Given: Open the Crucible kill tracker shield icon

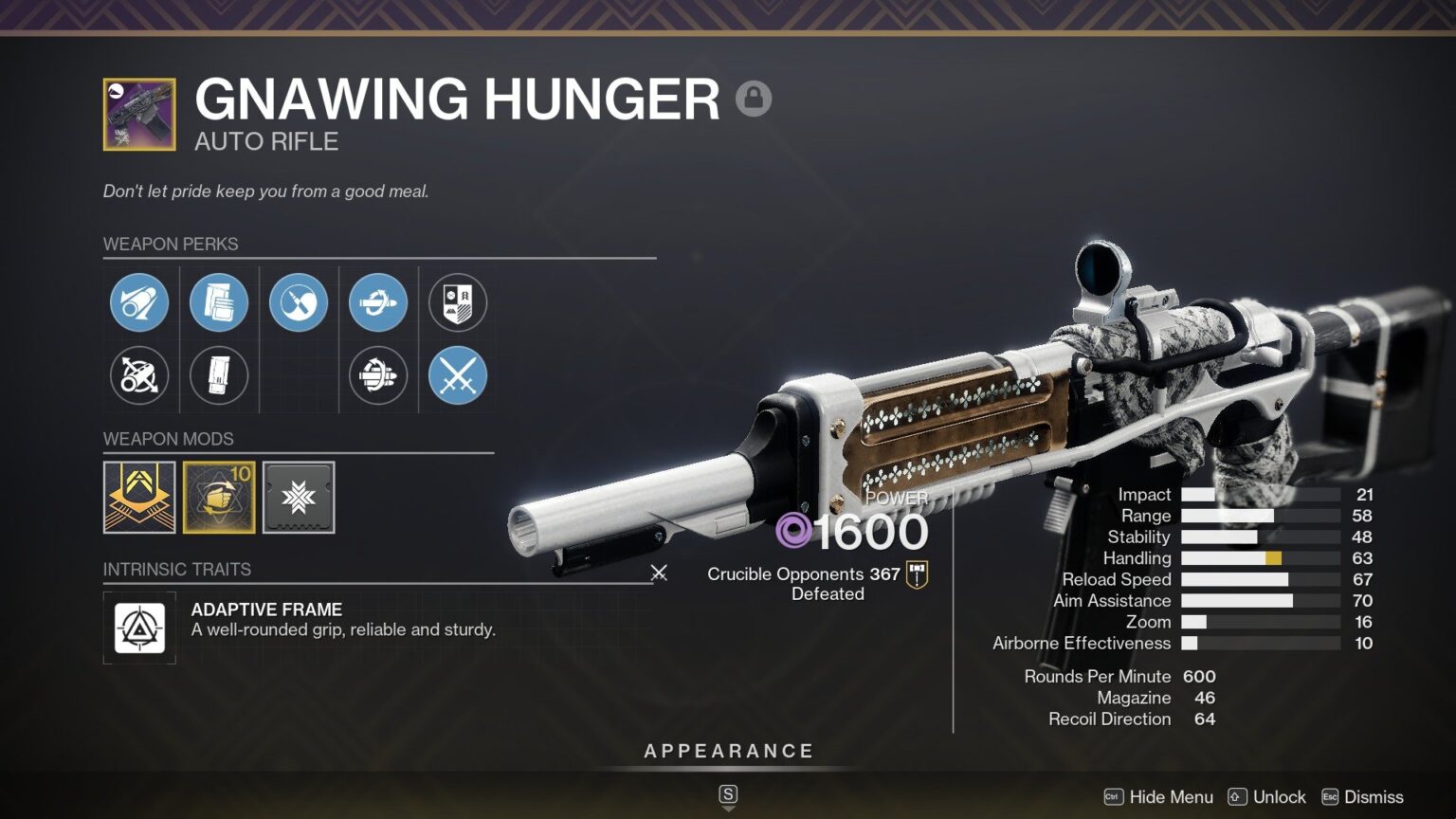Looking at the screenshot, I should coord(458,302).
